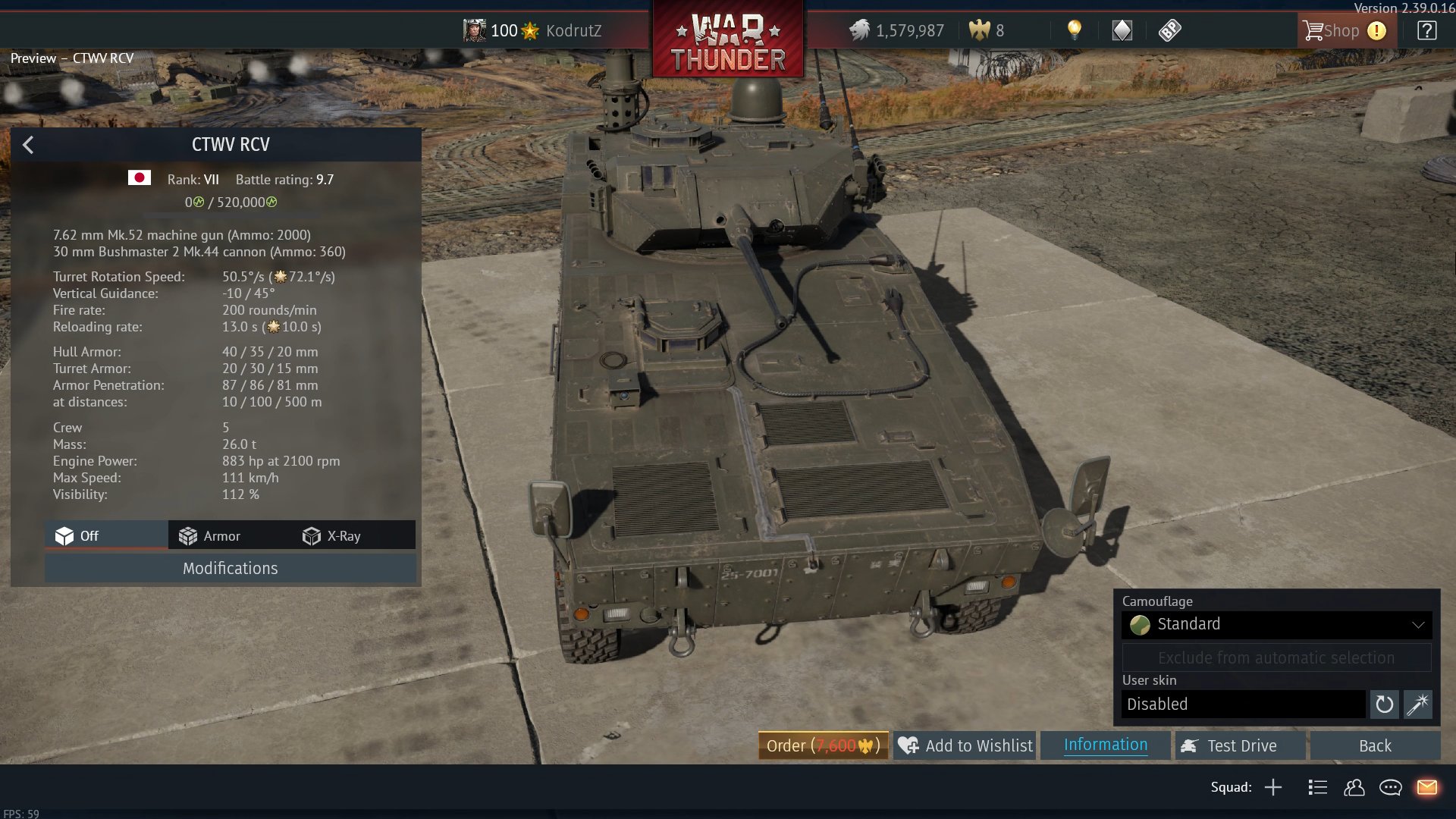
Task: Open the help question mark icon
Action: (1426, 30)
